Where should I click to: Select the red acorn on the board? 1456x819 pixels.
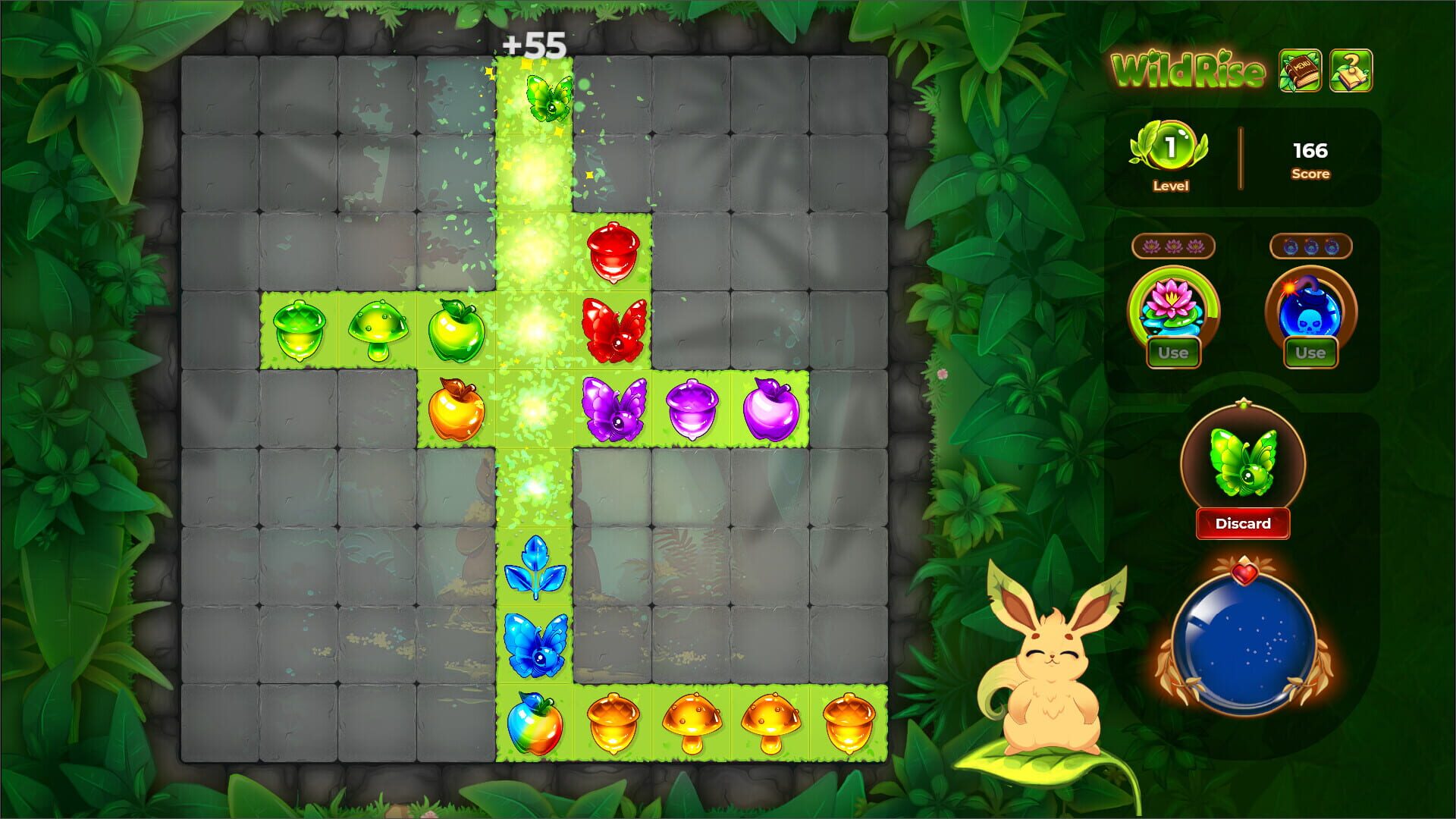click(613, 254)
